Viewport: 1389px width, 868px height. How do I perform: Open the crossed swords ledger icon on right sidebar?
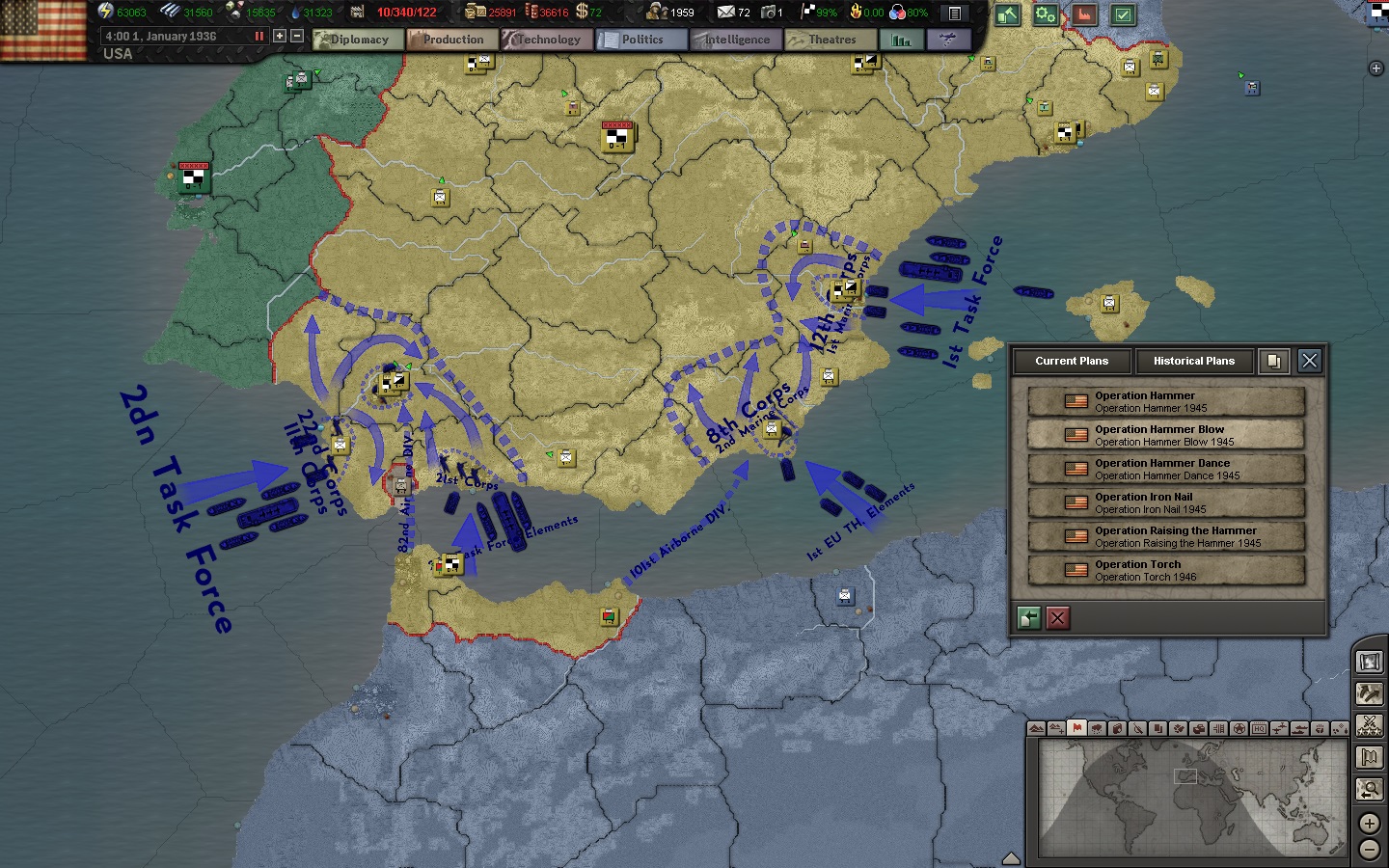tap(1369, 726)
